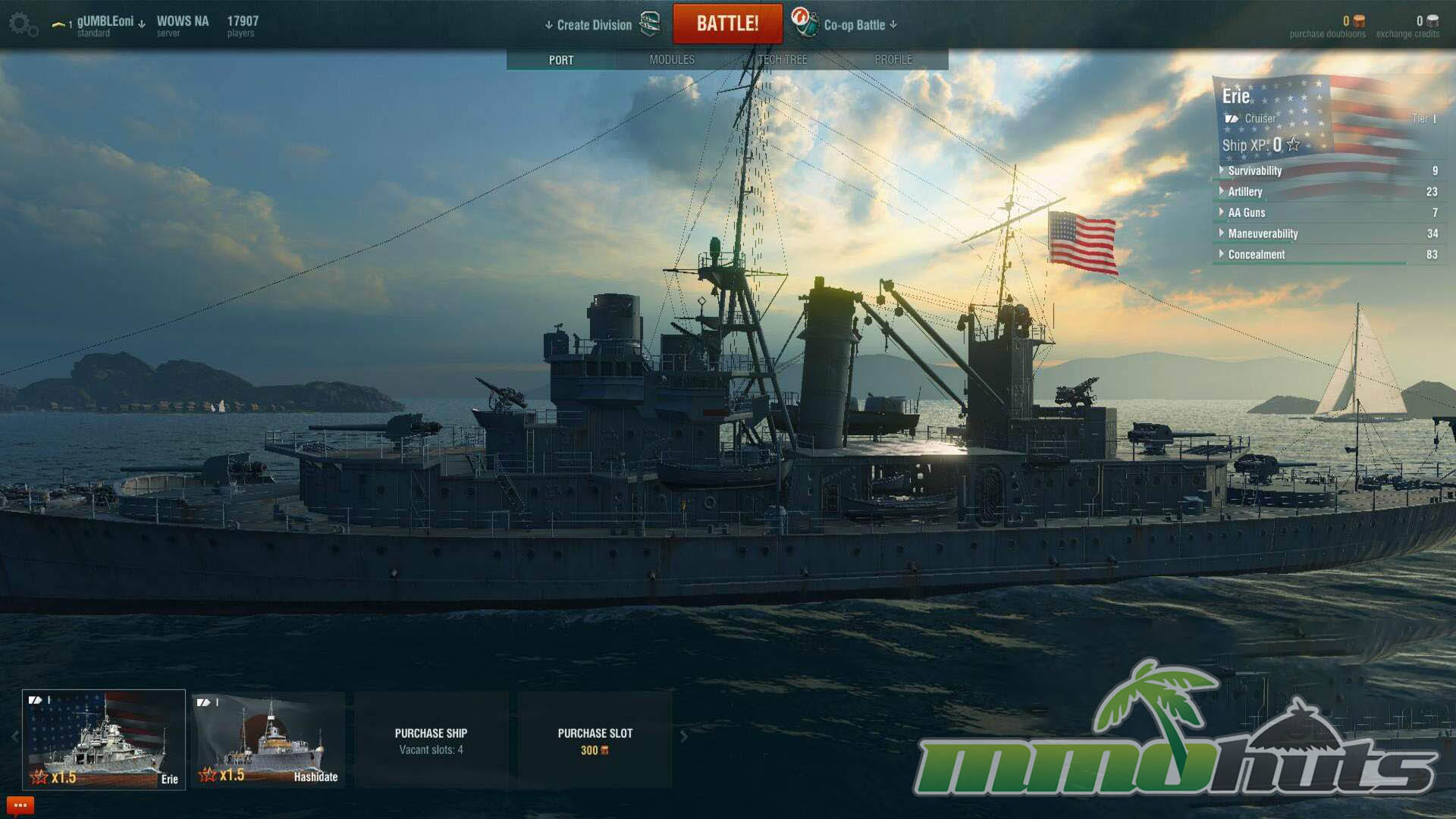Select the Port tab
The width and height of the screenshot is (1456, 819).
coord(561,60)
